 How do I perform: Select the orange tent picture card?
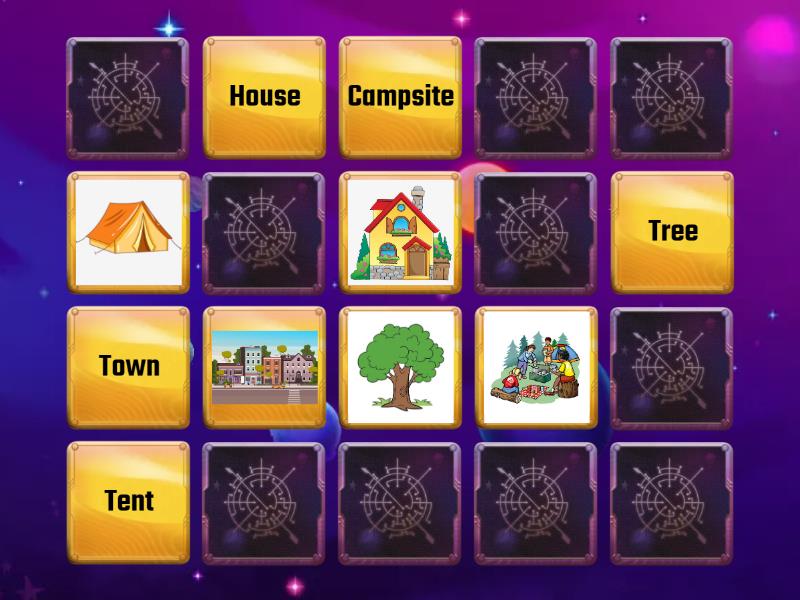tap(128, 232)
